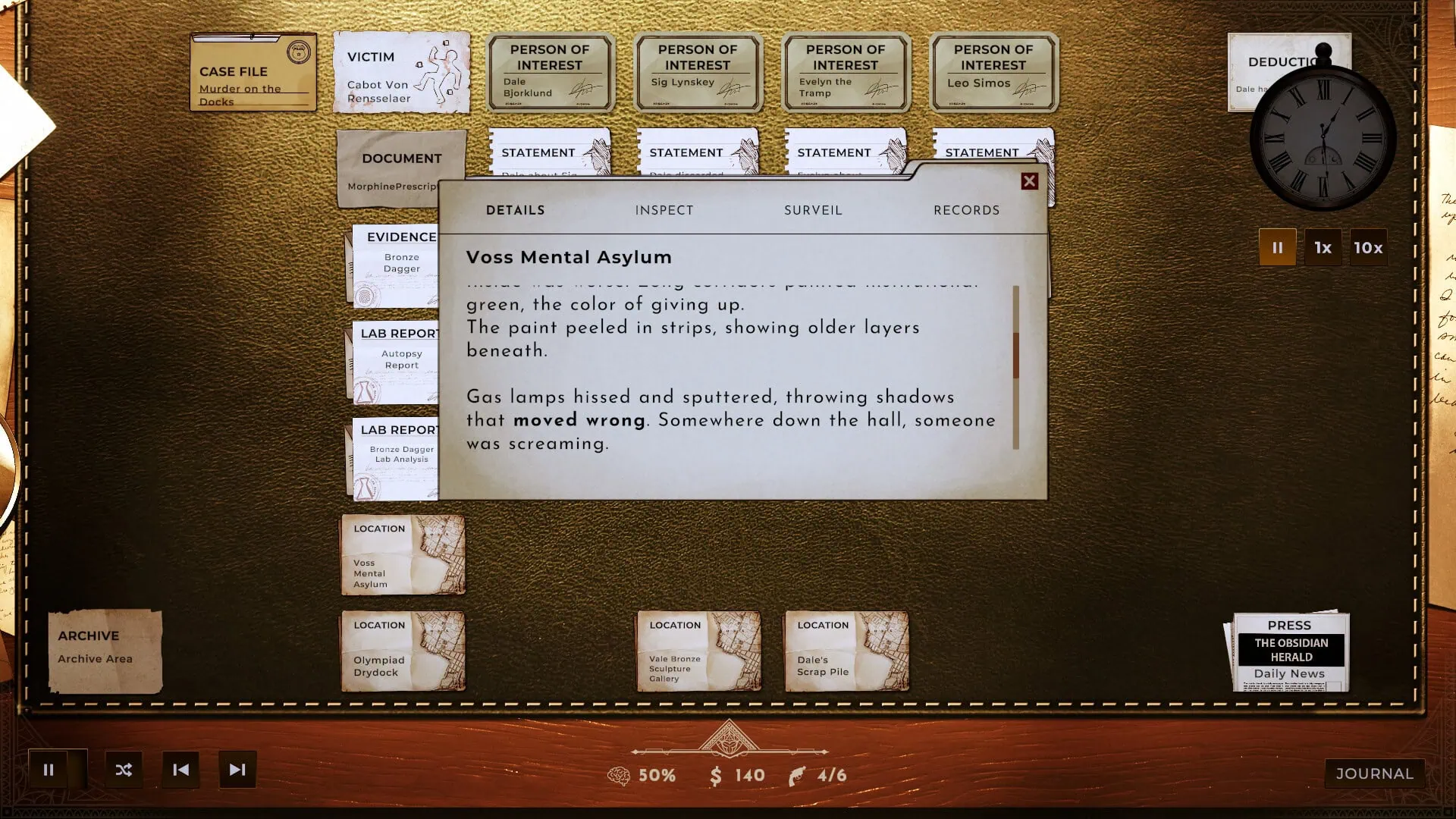
Task: Set time speed to 1x
Action: pos(1323,247)
